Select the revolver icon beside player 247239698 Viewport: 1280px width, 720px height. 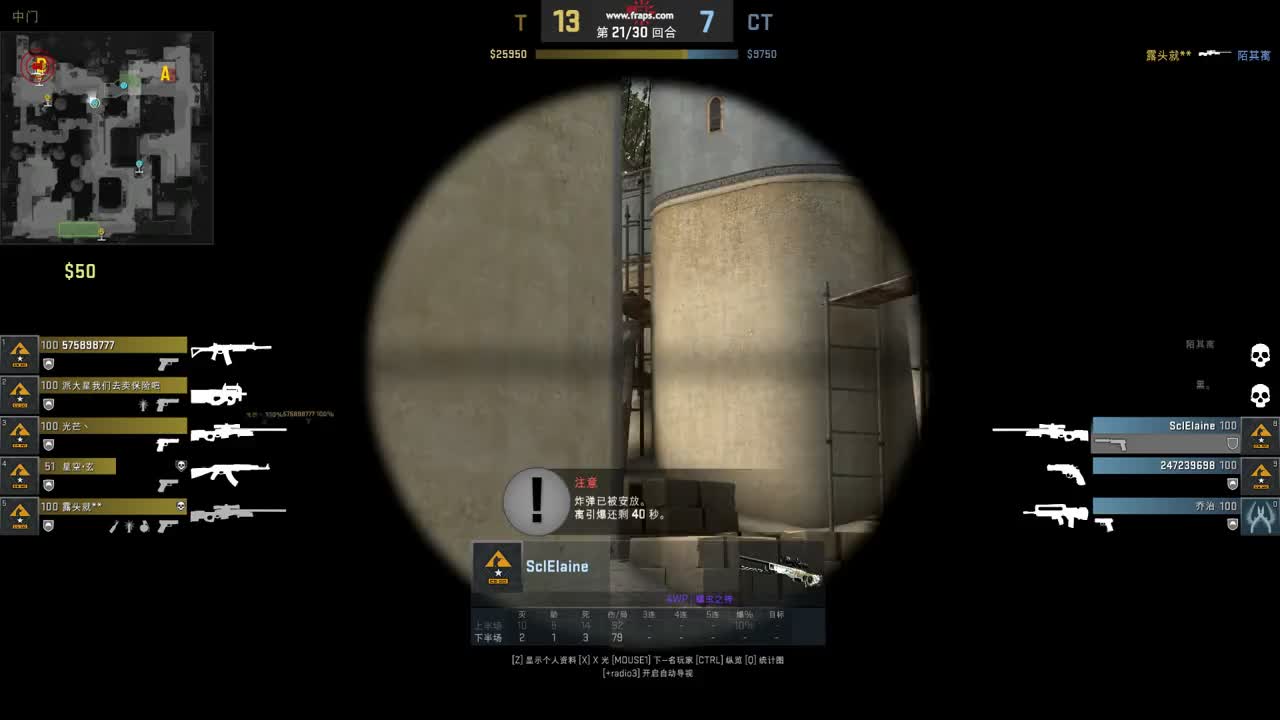point(1067,473)
